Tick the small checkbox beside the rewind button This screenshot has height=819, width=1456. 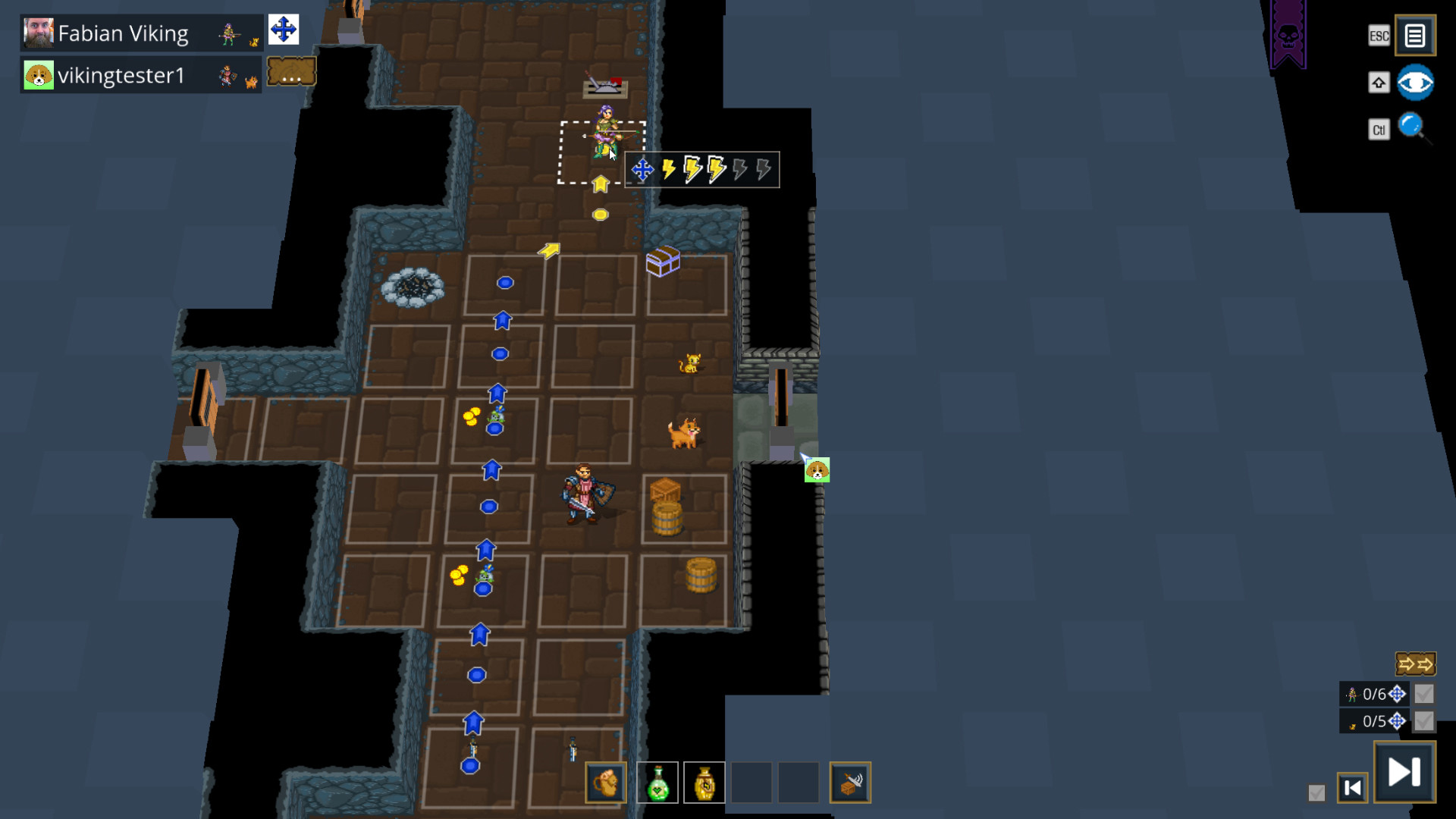tap(1315, 791)
